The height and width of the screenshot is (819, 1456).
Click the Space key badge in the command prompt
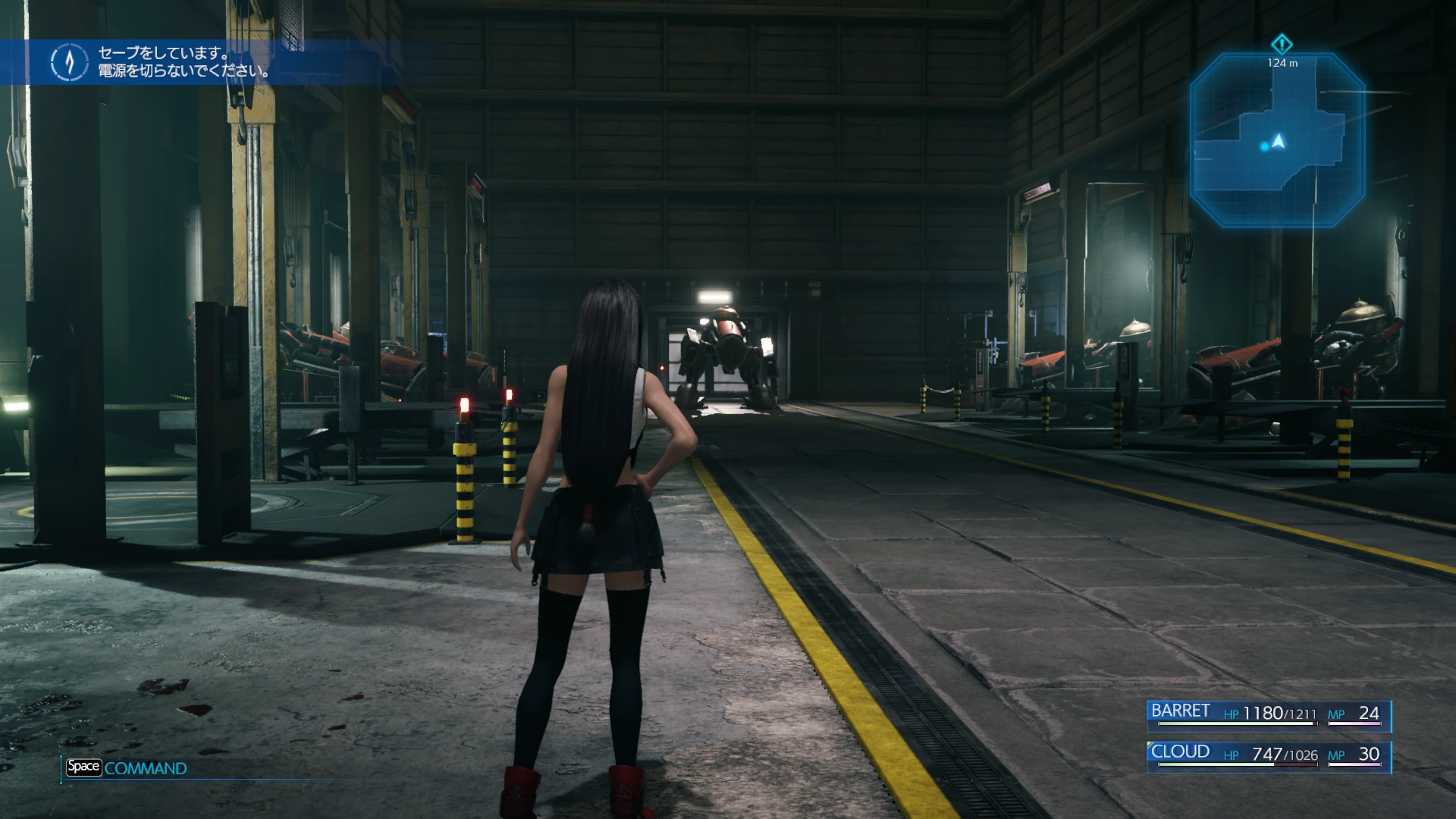click(x=85, y=767)
